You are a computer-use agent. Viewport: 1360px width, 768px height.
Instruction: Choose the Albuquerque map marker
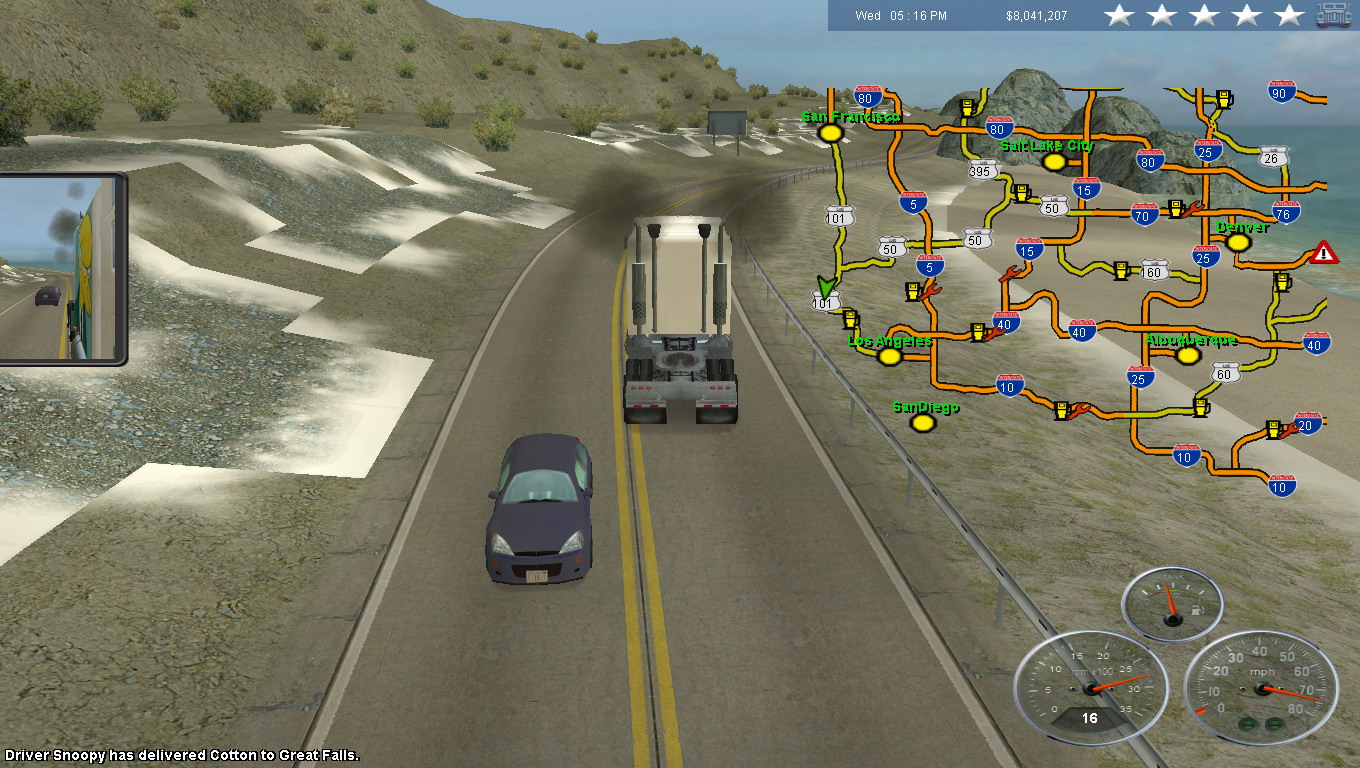(x=1187, y=355)
